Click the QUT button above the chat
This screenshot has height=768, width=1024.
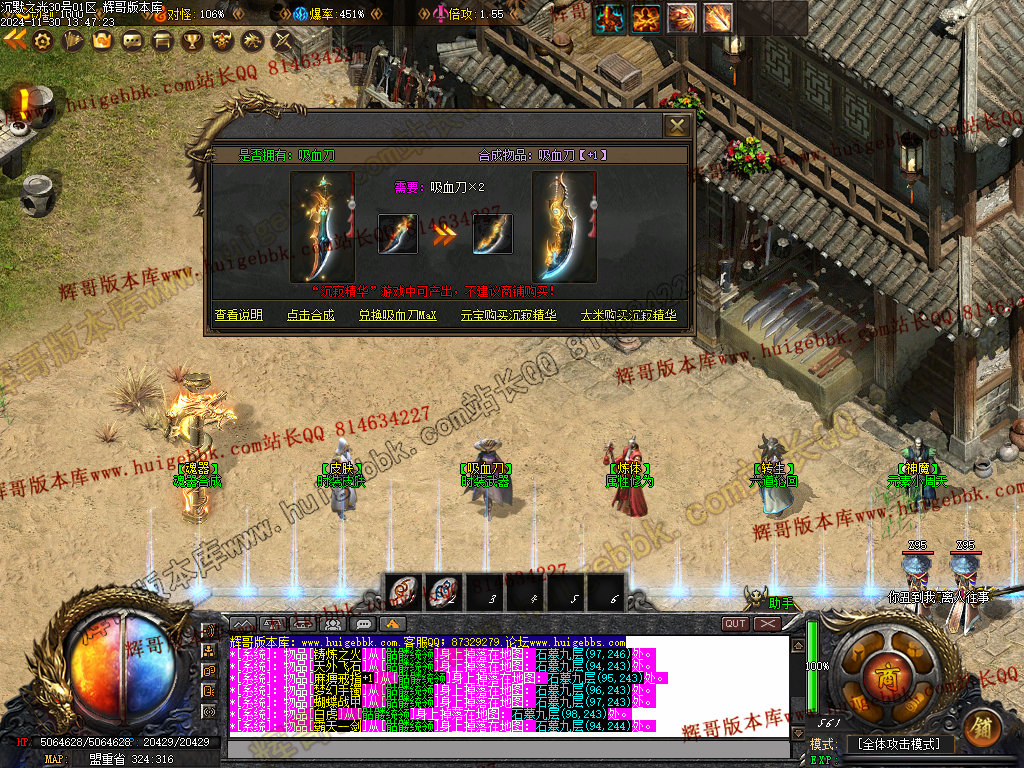pyautogui.click(x=735, y=624)
